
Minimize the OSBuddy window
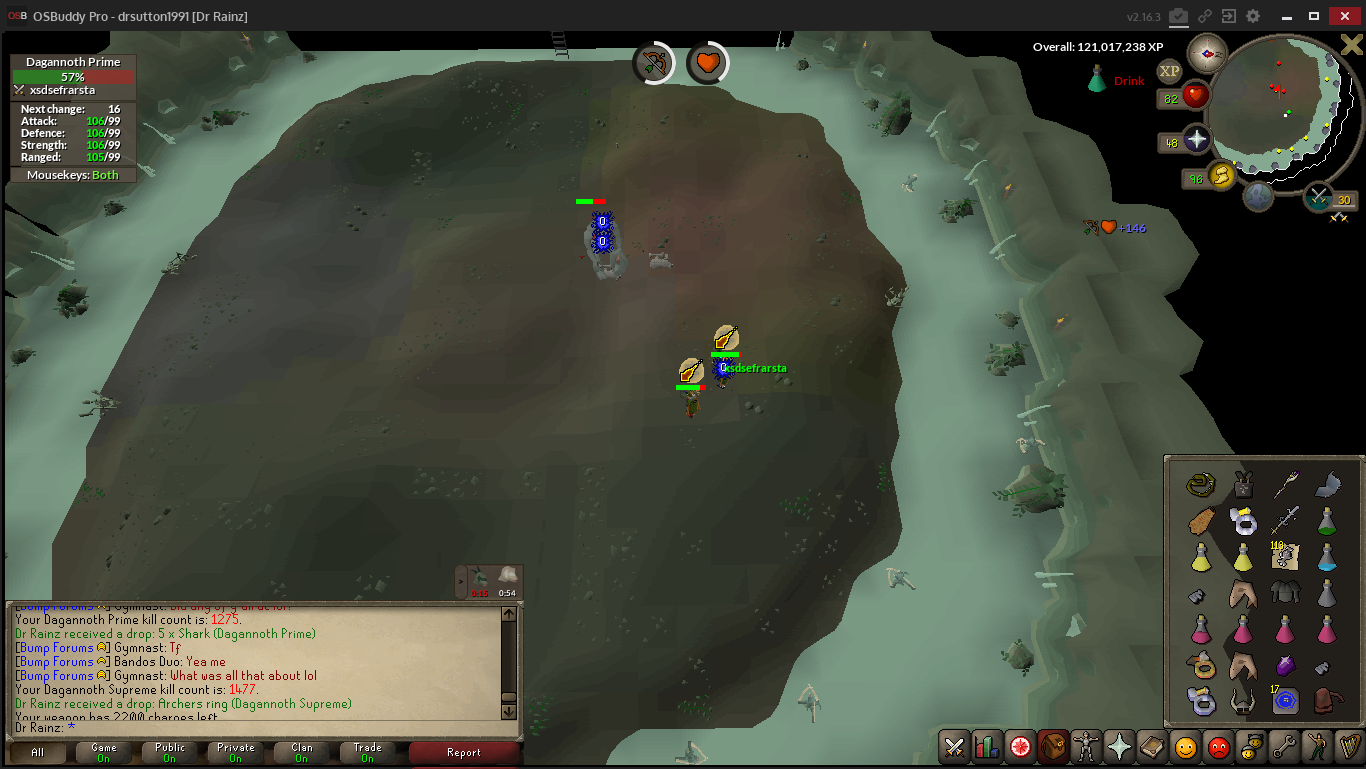[1283, 16]
